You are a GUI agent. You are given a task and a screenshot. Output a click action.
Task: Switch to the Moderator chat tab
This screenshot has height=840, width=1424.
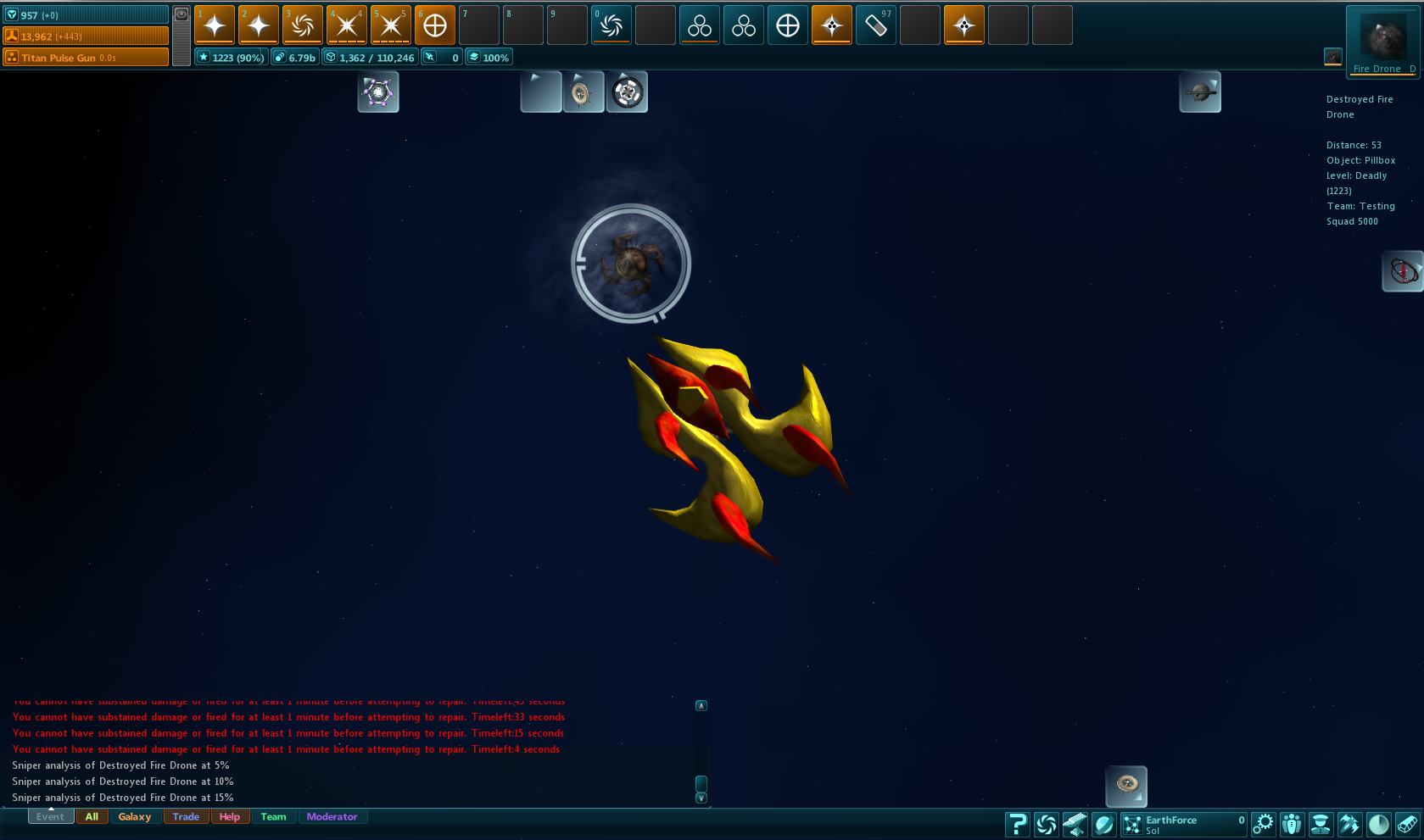(332, 817)
